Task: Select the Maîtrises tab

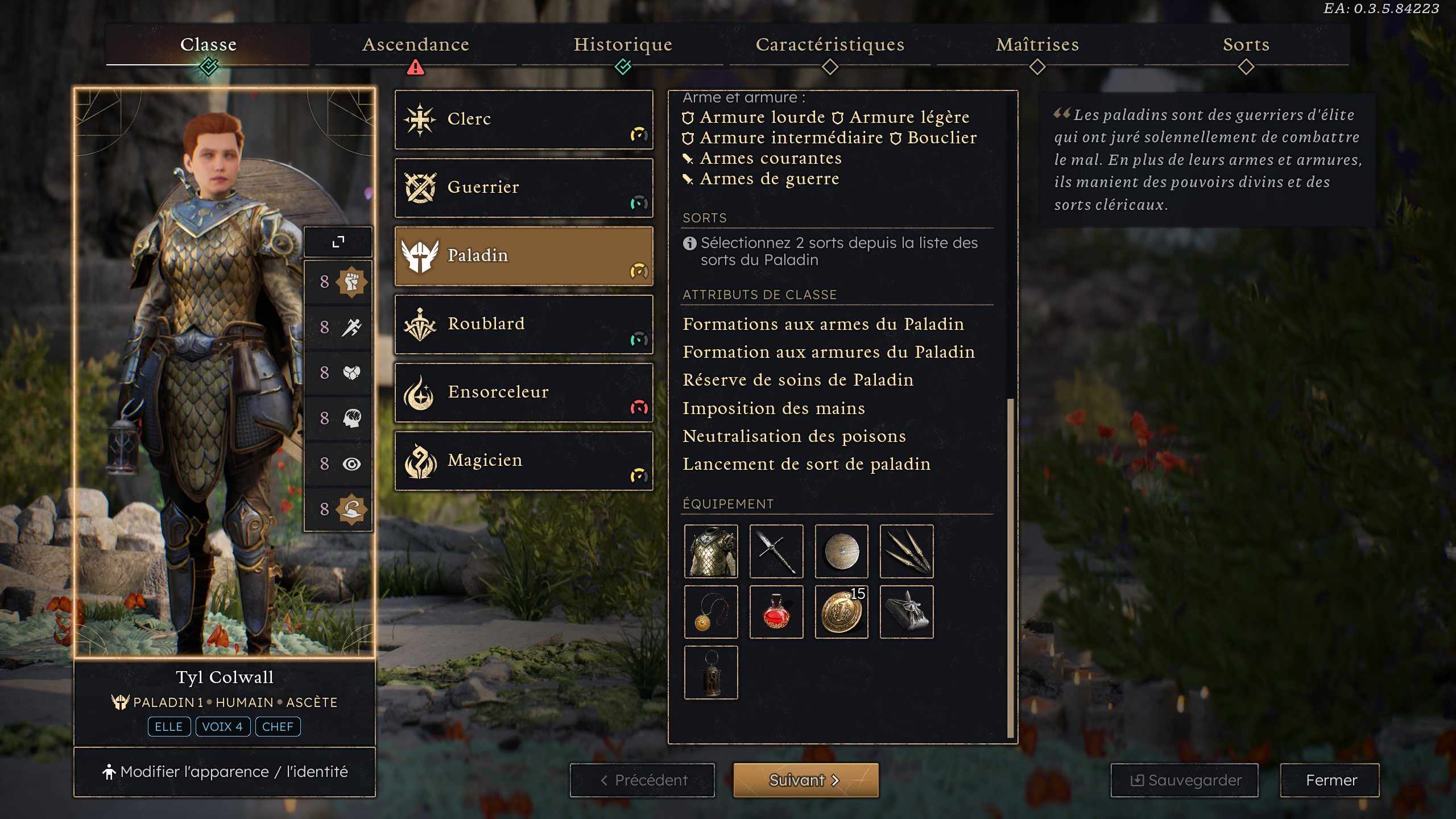Action: [1037, 44]
